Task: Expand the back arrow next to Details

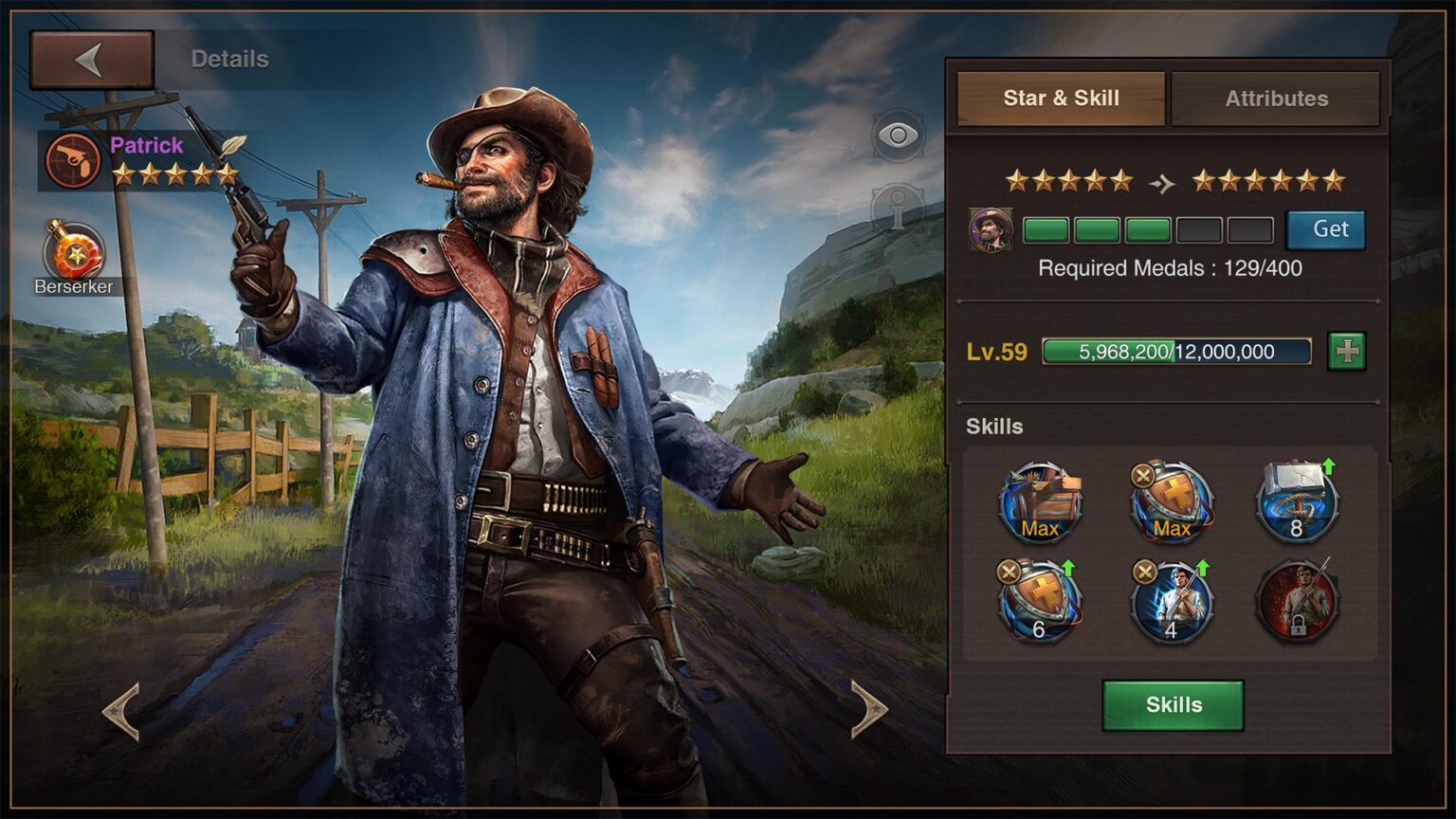Action: [91, 57]
